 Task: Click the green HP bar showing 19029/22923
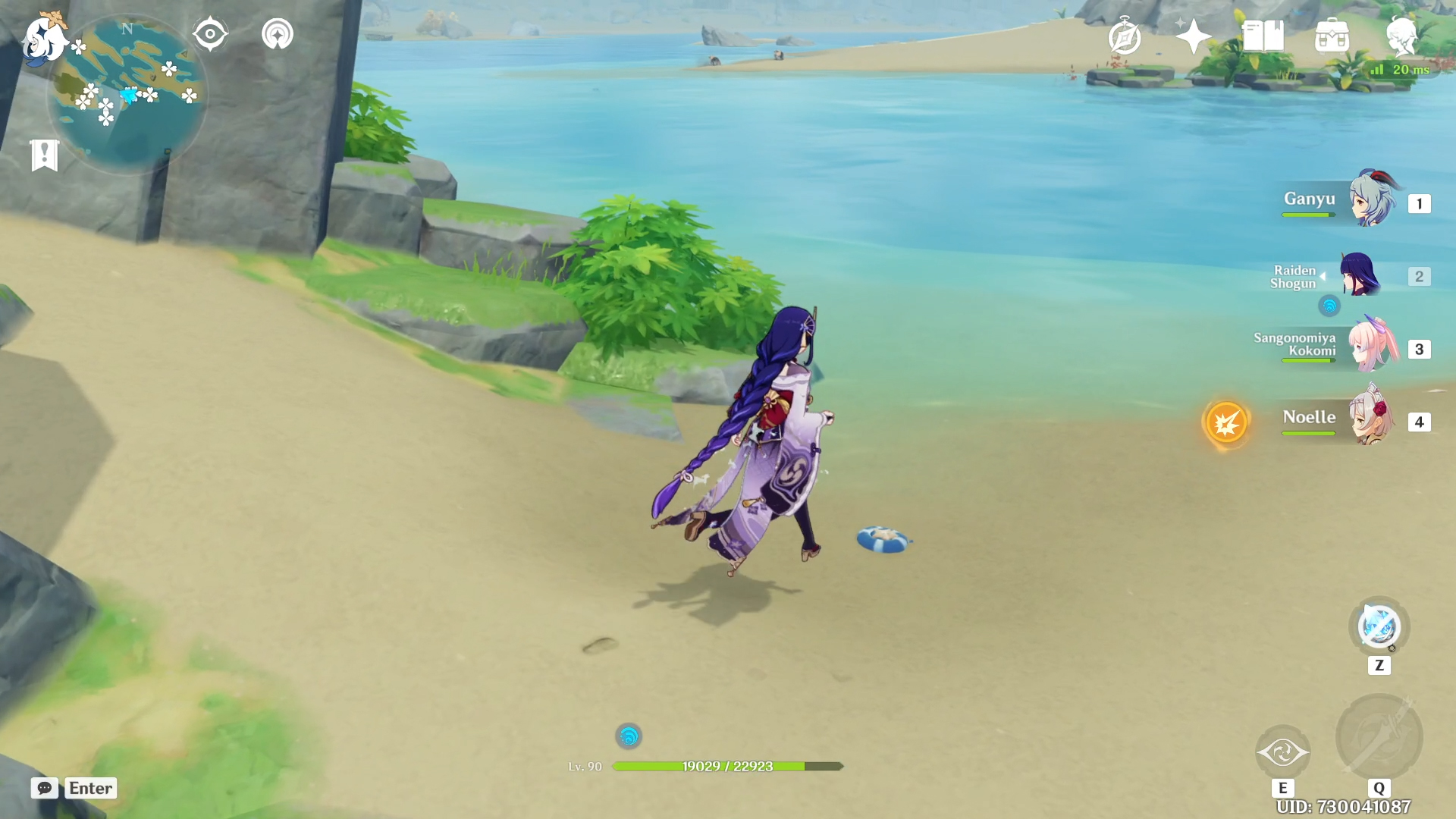(728, 766)
